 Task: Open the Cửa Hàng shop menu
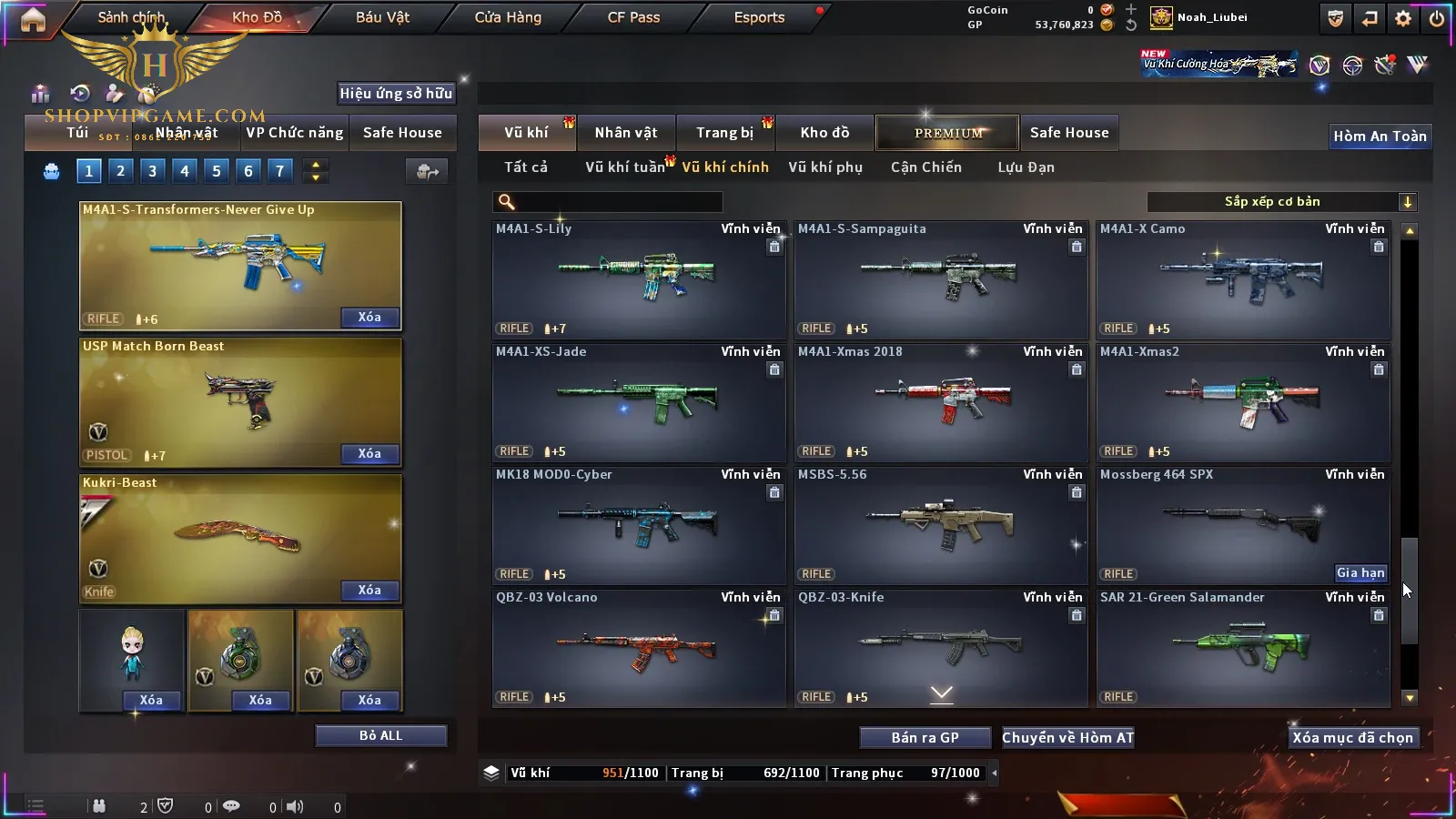pyautogui.click(x=508, y=17)
